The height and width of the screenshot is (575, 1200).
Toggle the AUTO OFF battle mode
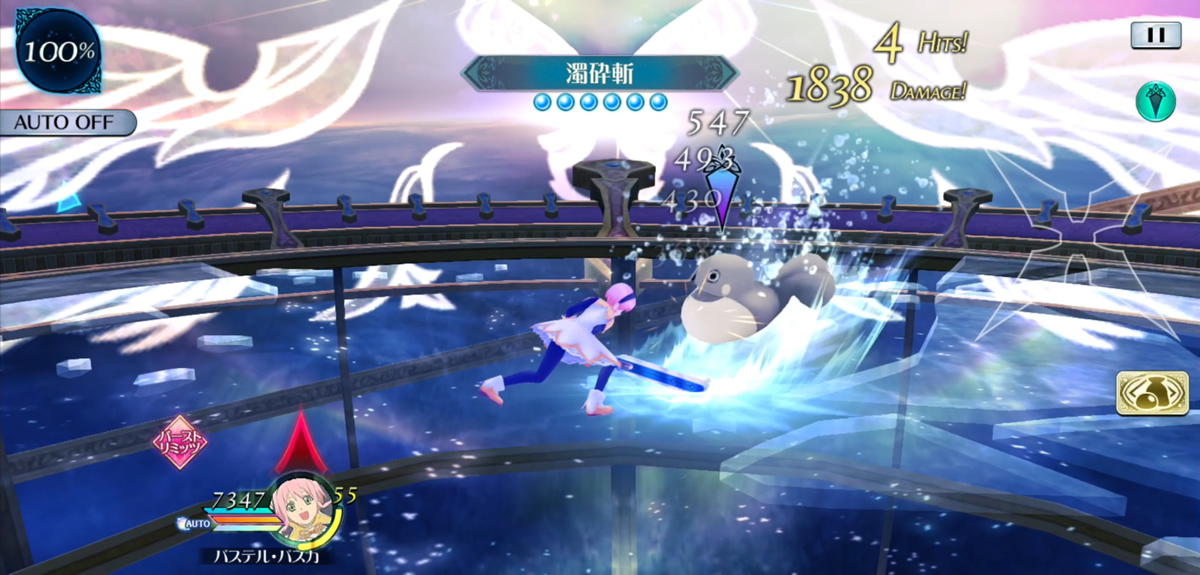(x=66, y=123)
